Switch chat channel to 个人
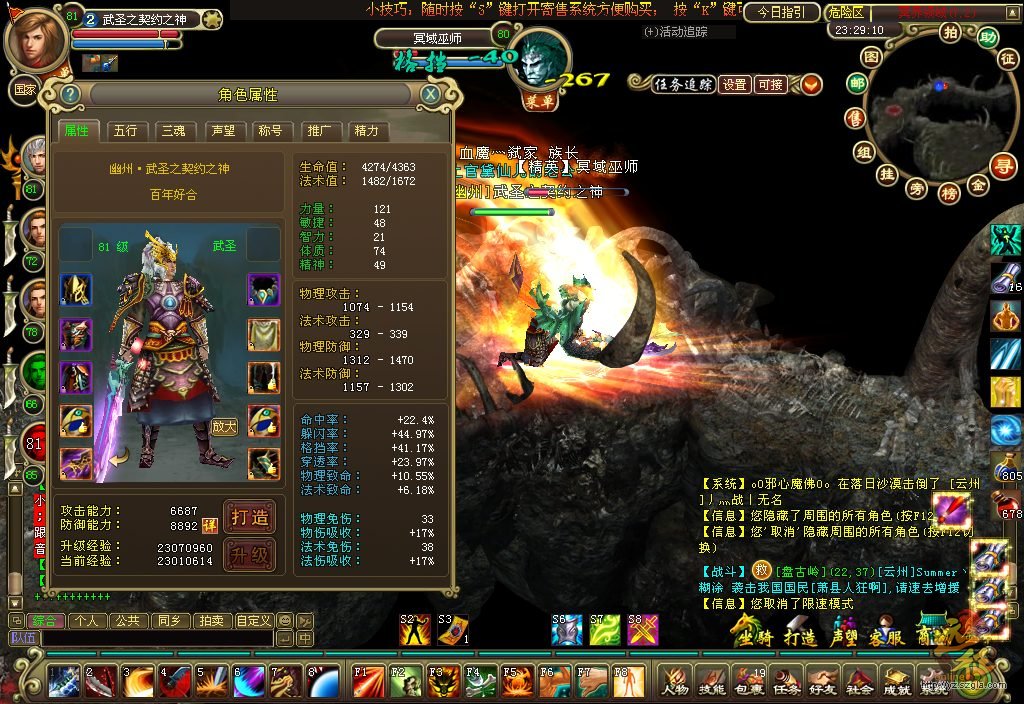The image size is (1024, 704). (x=86, y=621)
